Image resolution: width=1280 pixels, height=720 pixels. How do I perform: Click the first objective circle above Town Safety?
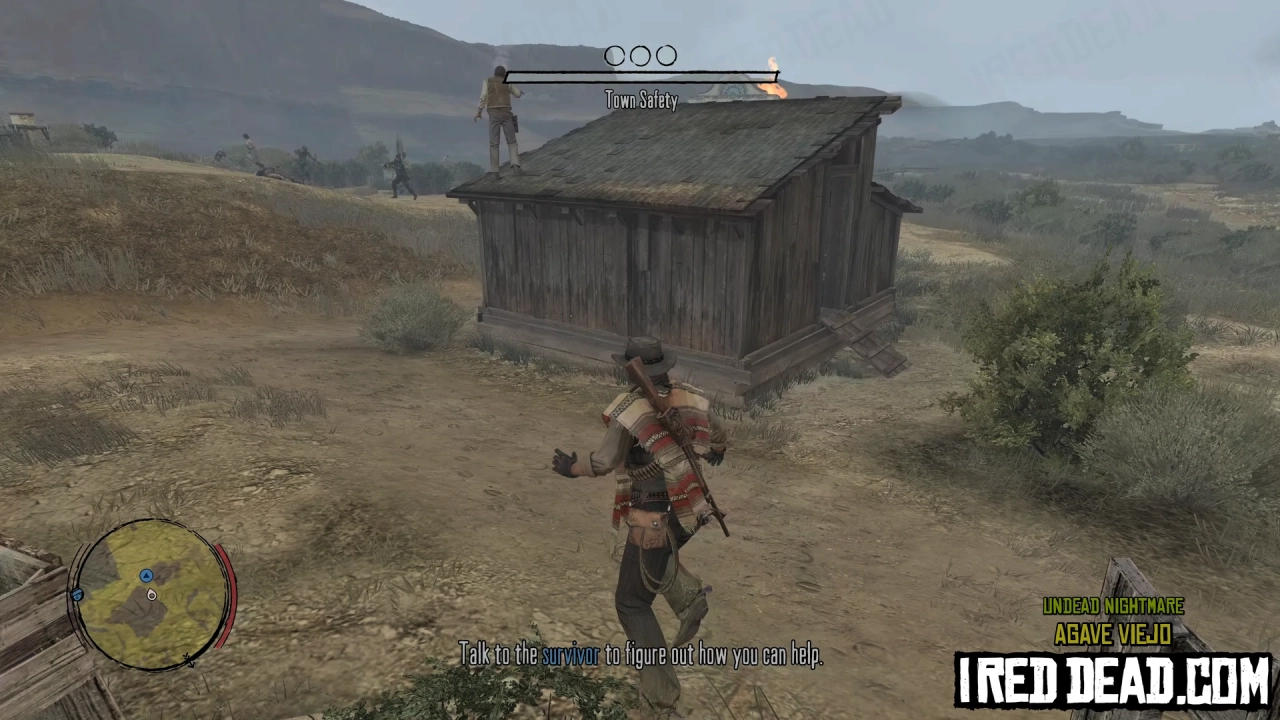pyautogui.click(x=615, y=56)
